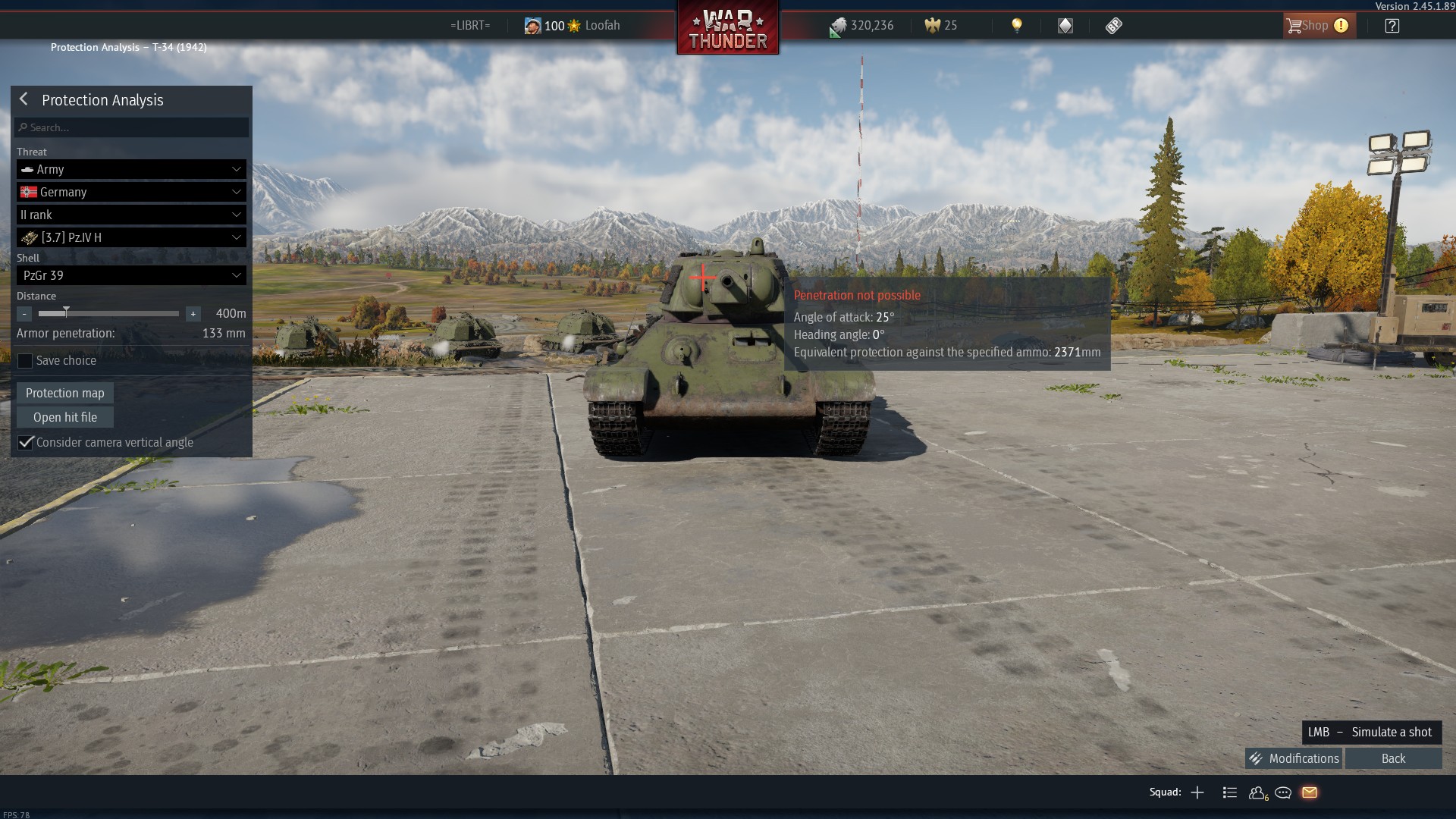The image size is (1456, 819).
Task: Open the Modifications menu
Action: tap(1293, 758)
